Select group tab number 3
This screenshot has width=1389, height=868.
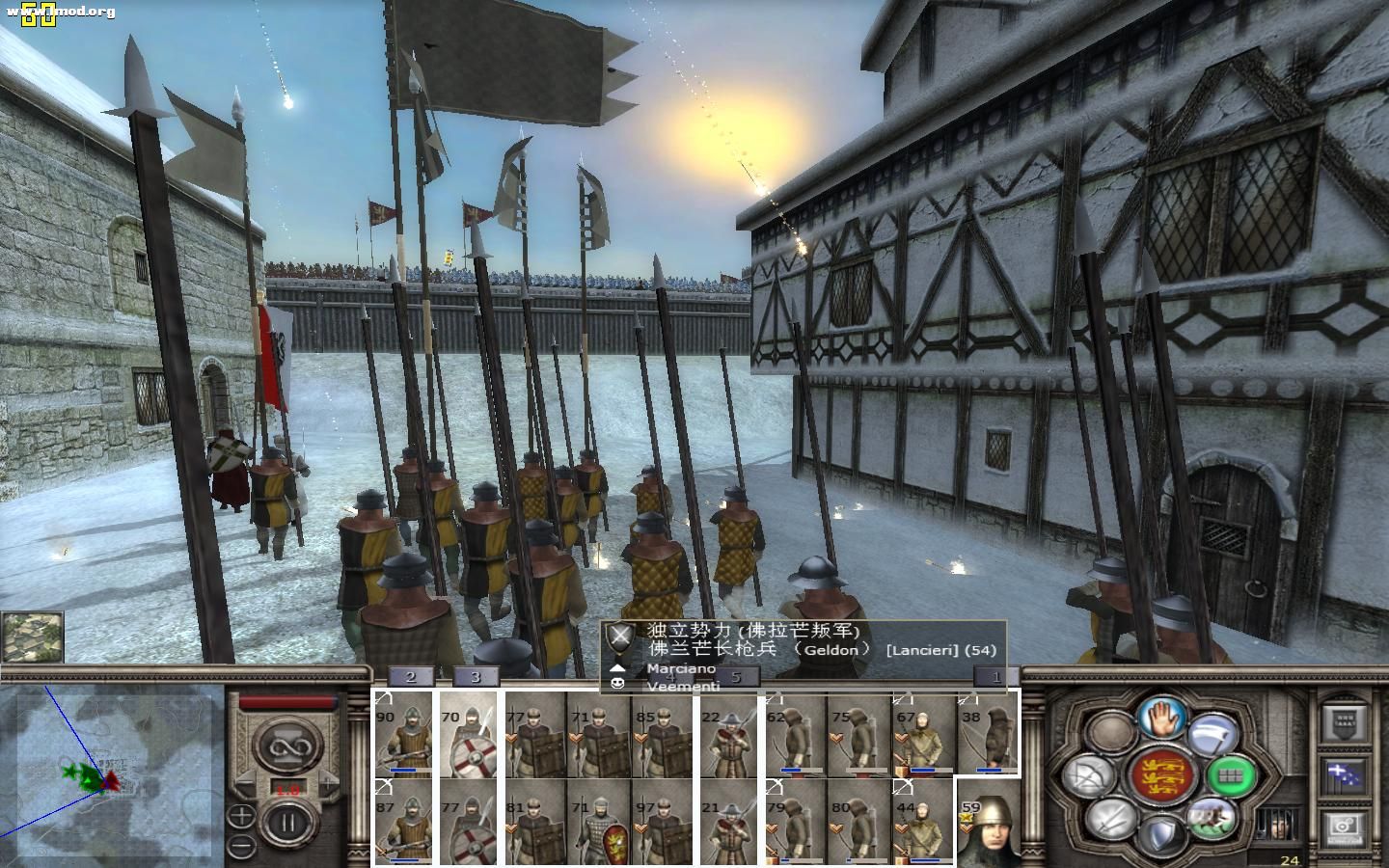(x=475, y=677)
